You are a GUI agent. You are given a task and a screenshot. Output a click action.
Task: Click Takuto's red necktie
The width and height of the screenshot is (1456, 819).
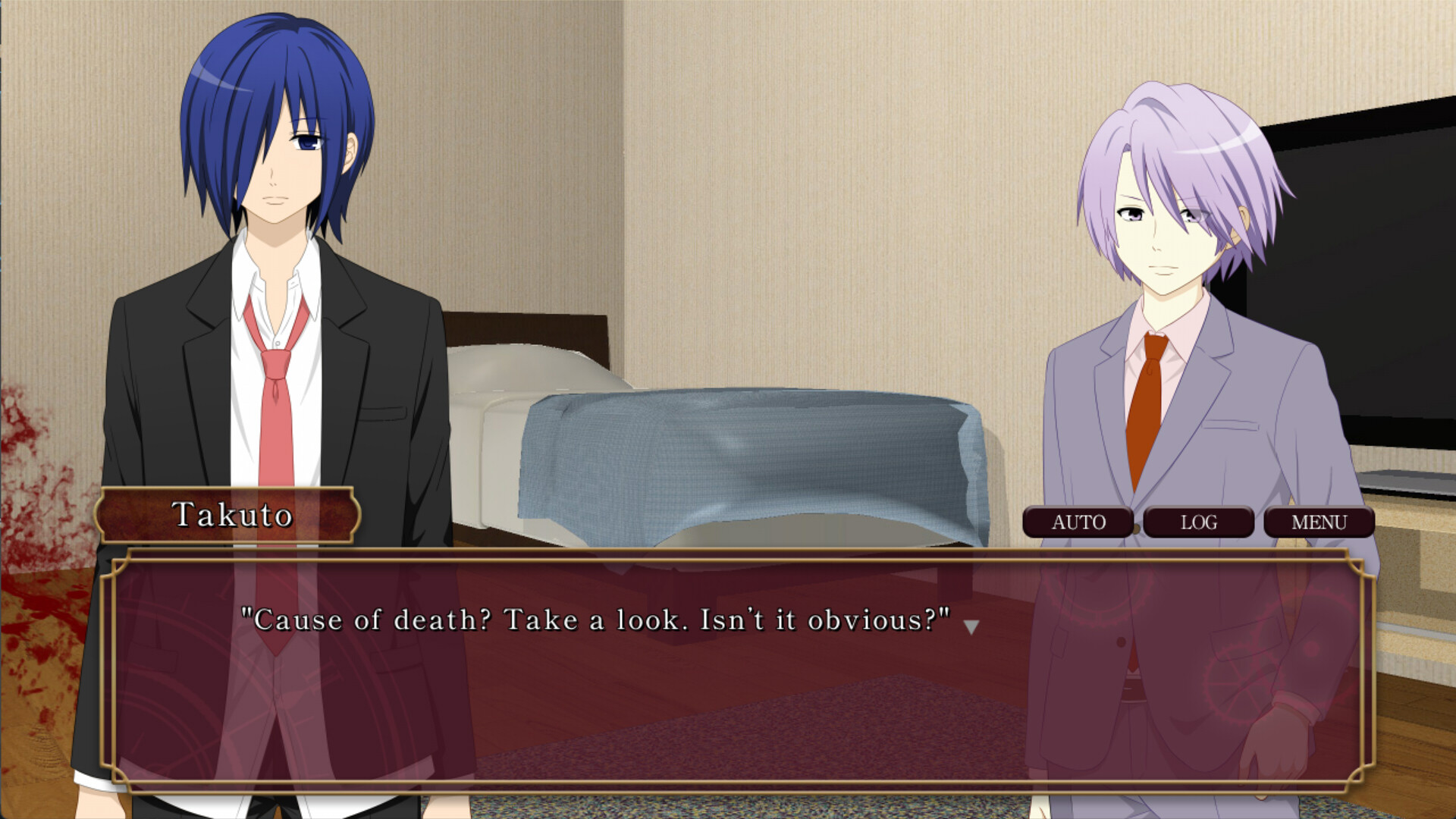(278, 402)
